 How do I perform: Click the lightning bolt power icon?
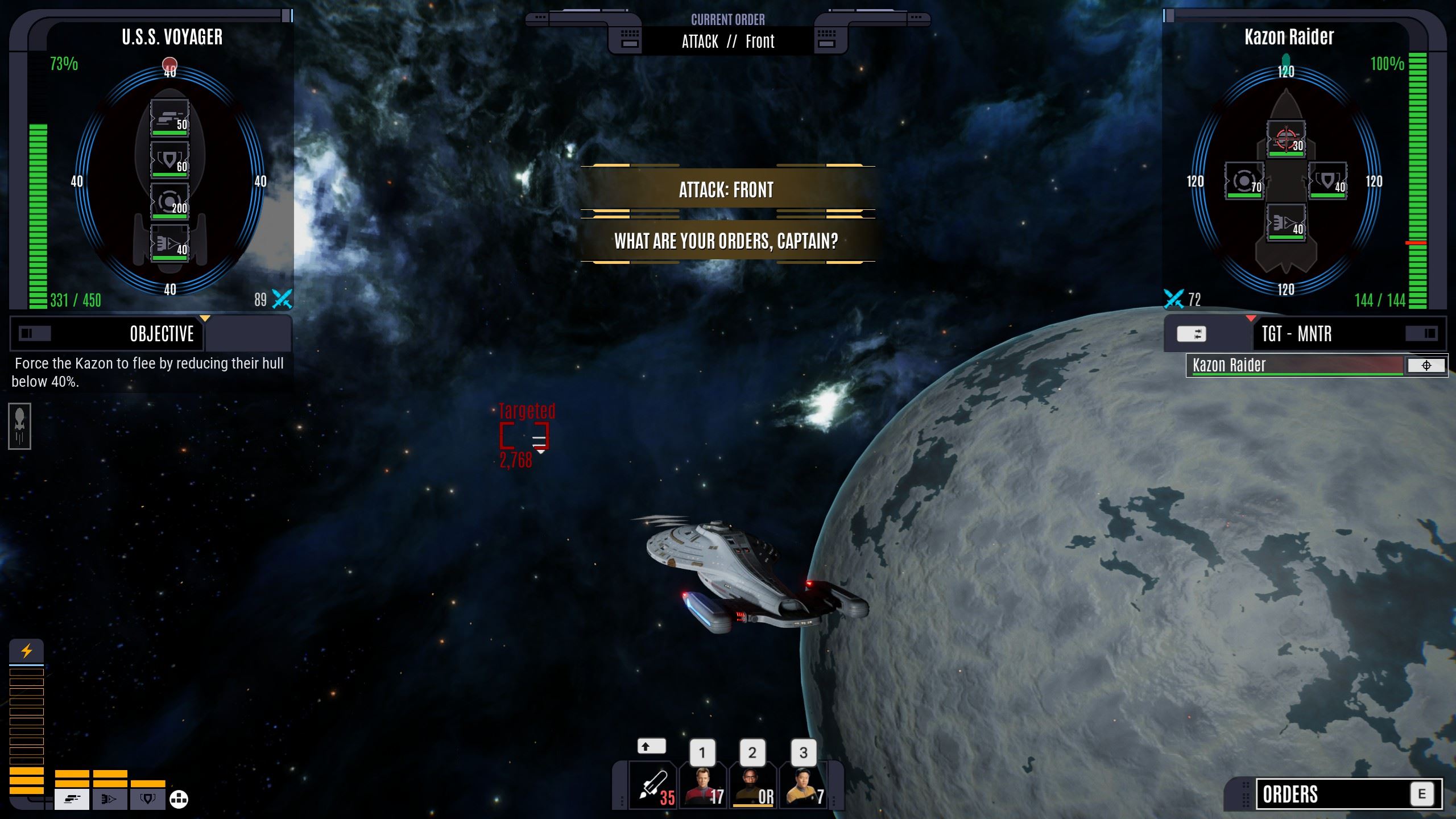pyautogui.click(x=26, y=651)
